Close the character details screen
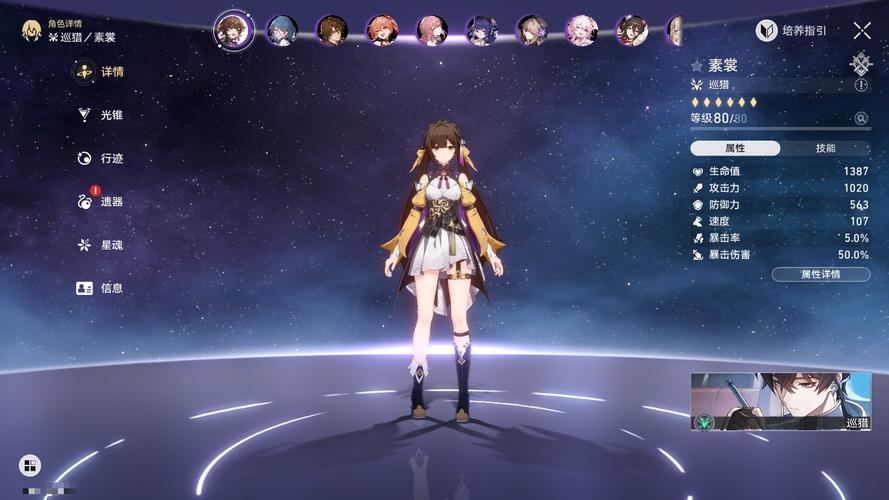This screenshot has height=500, width=889. coord(862,31)
